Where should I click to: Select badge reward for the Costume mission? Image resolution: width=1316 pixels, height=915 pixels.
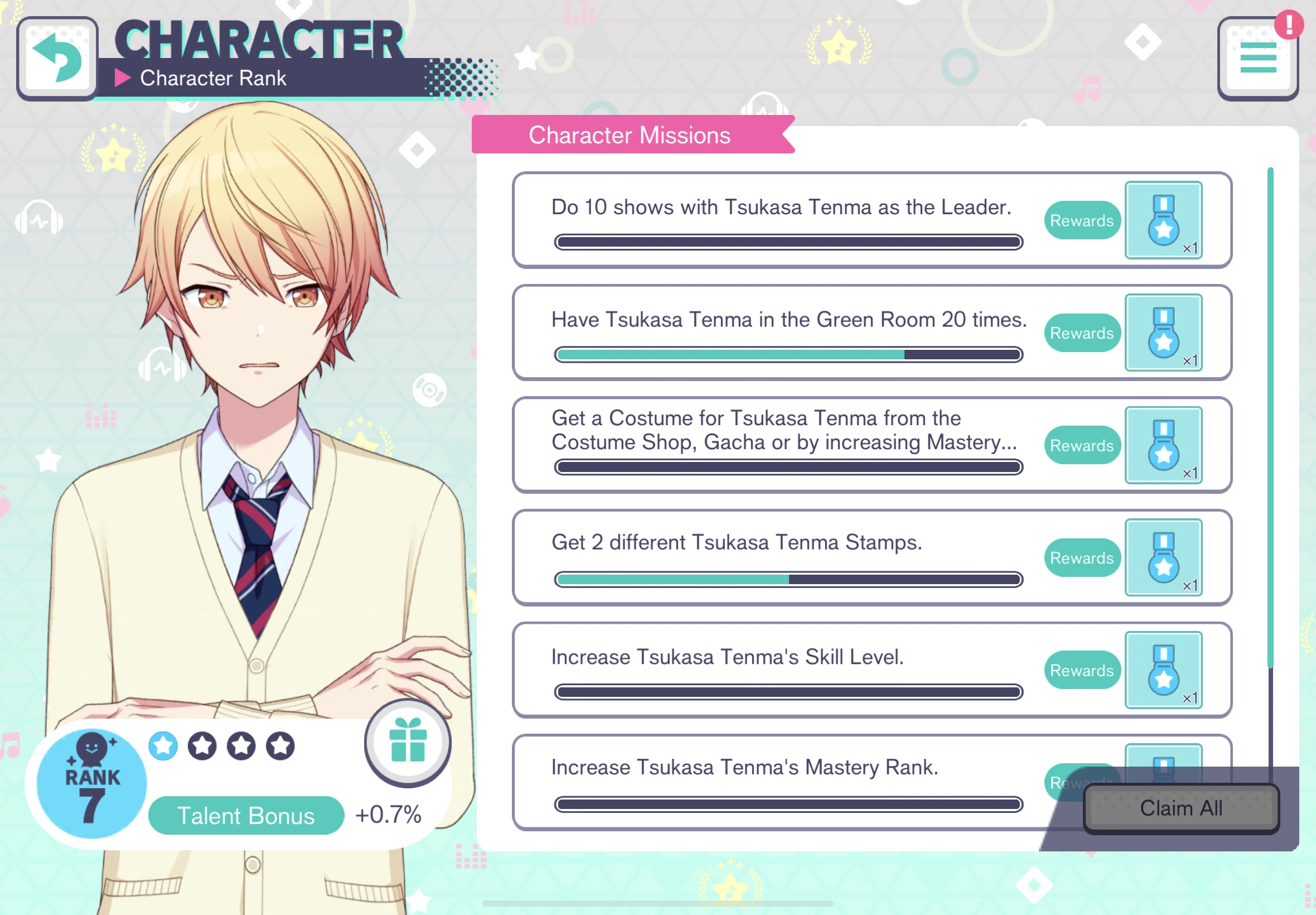pyautogui.click(x=1164, y=445)
